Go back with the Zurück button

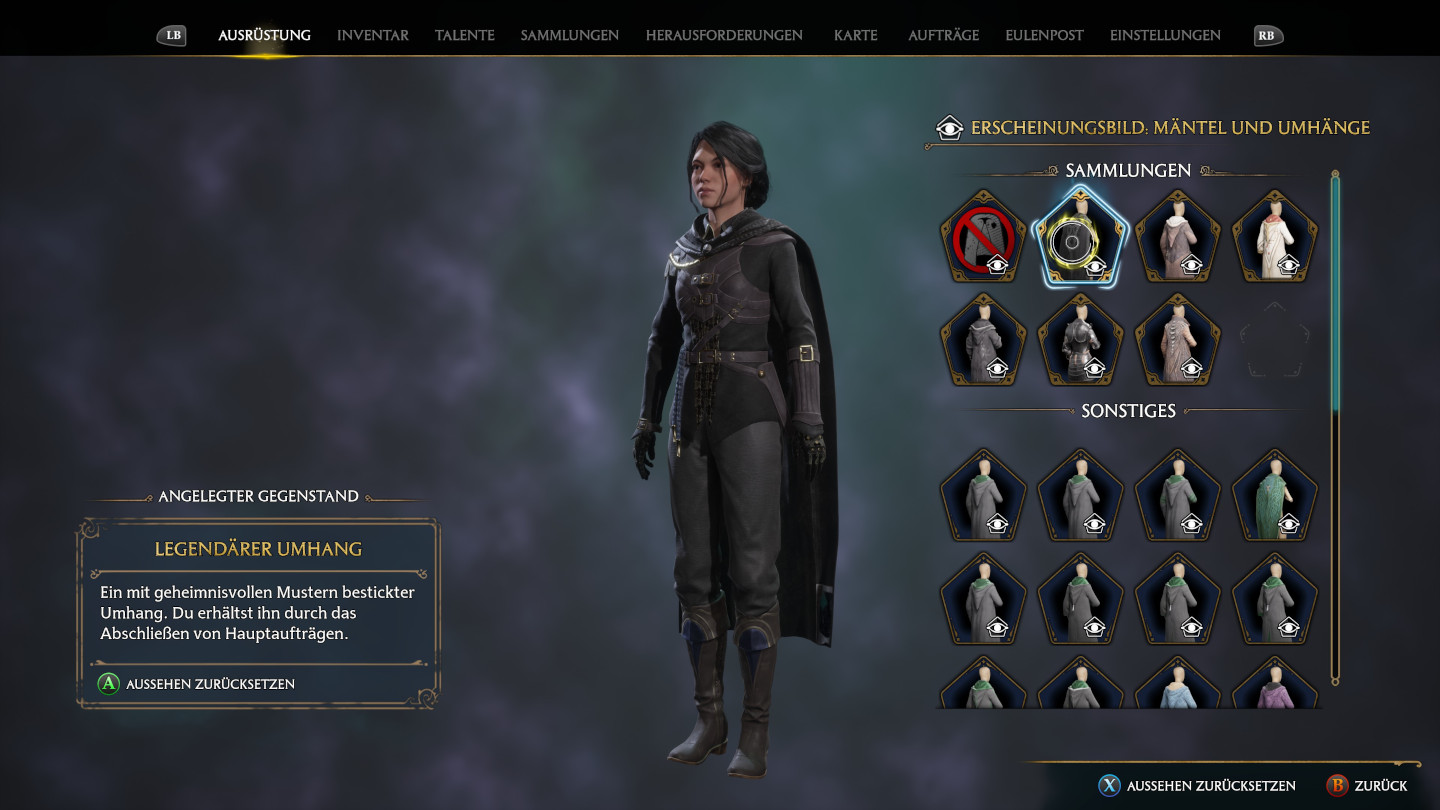[1367, 786]
